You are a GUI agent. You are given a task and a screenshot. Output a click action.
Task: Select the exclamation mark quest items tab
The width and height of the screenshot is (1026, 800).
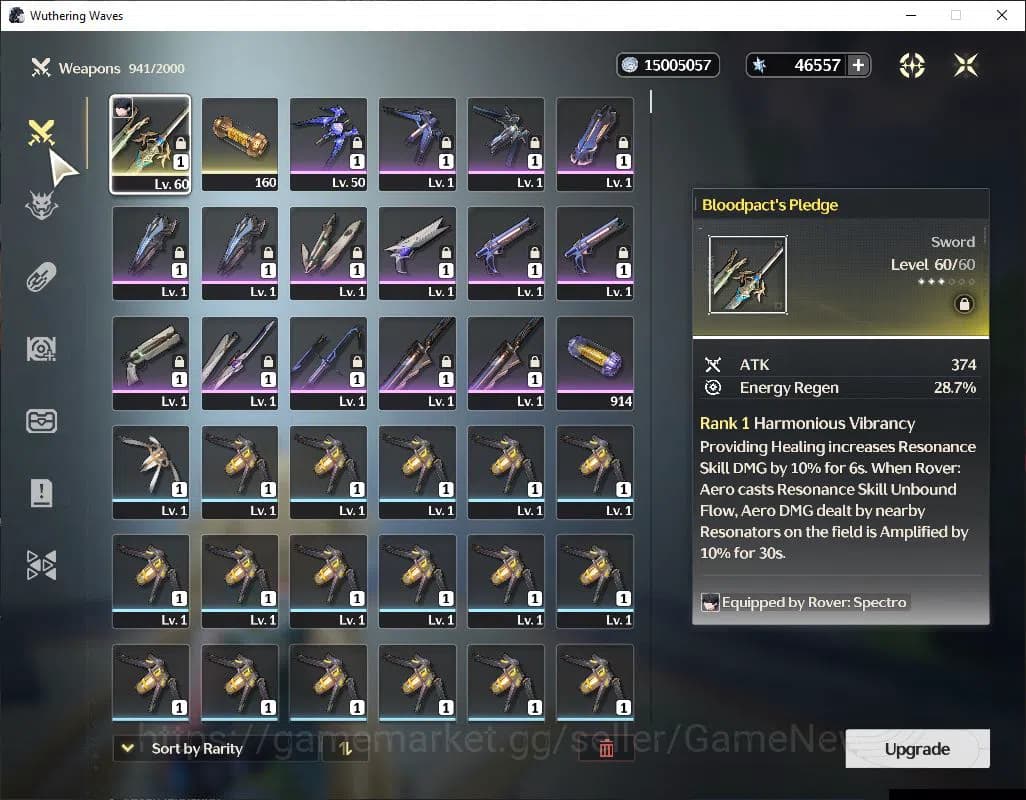(41, 492)
